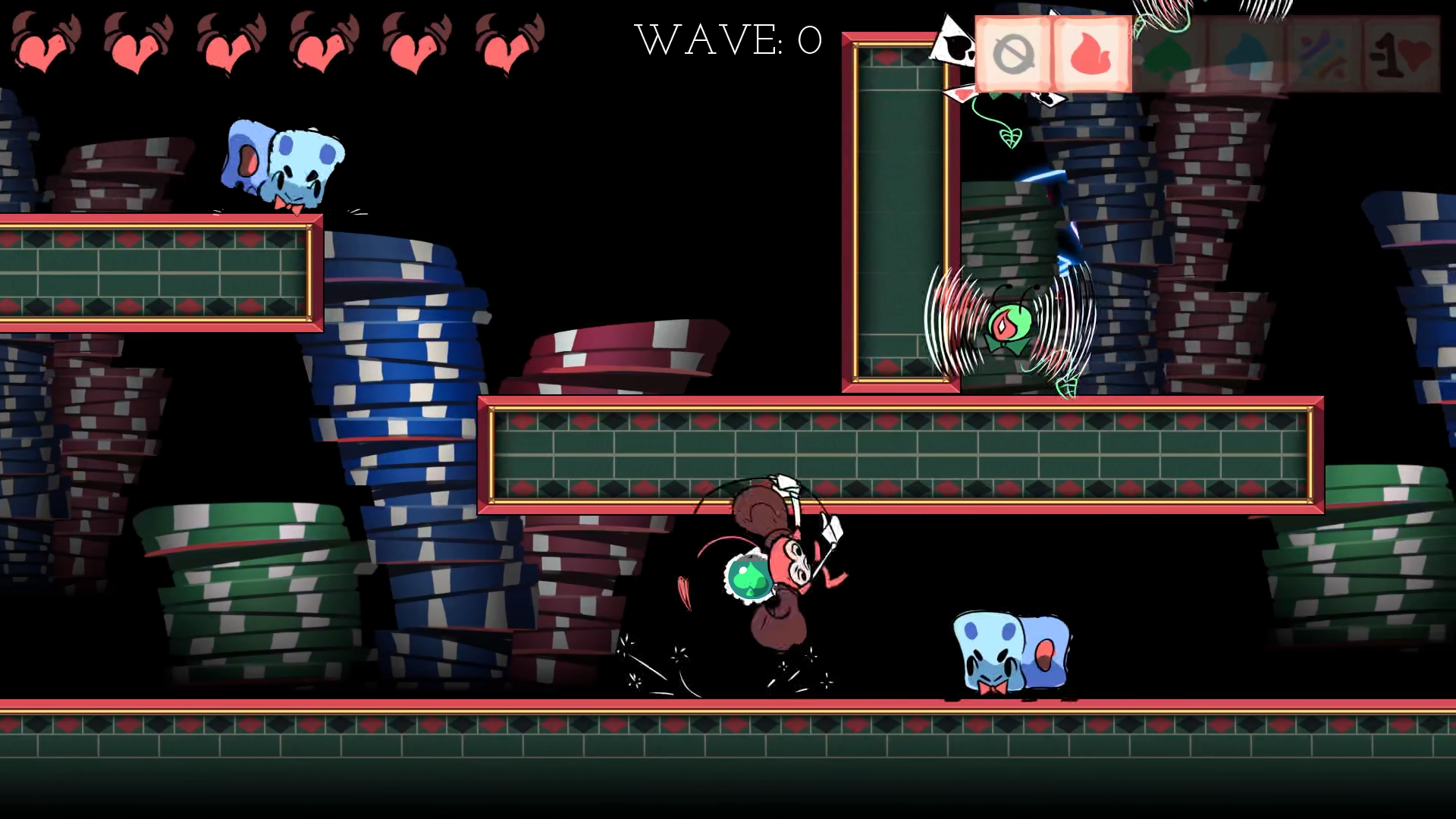
Task: Toggle the highlighted flame card off
Action: tap(1090, 52)
